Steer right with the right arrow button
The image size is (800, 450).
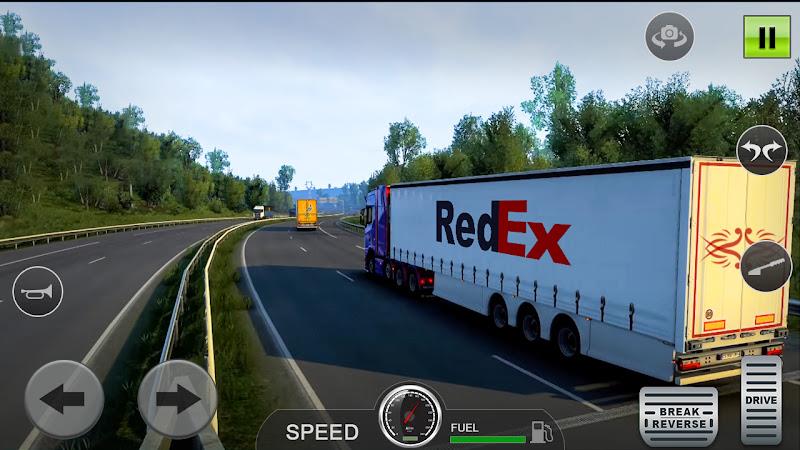(x=177, y=400)
